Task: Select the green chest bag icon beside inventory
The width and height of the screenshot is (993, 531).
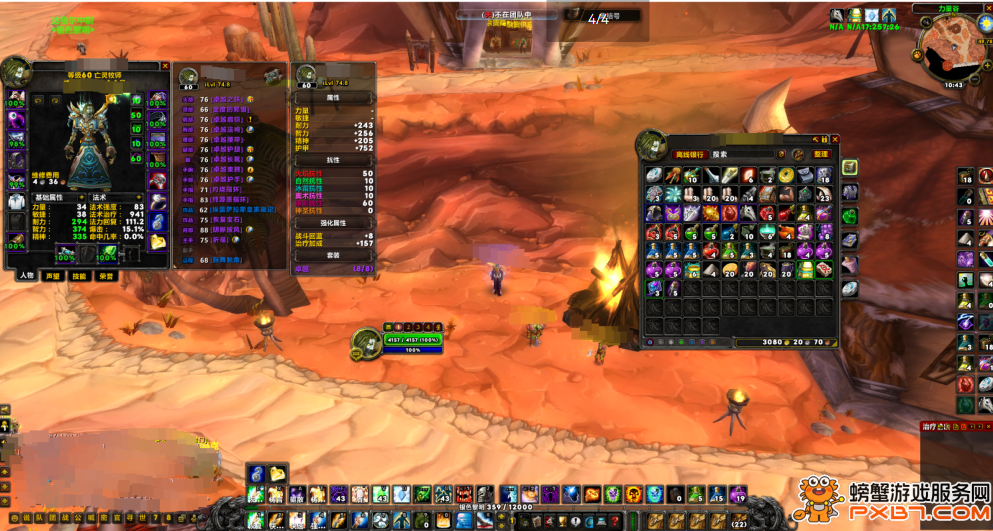Action: click(x=849, y=215)
